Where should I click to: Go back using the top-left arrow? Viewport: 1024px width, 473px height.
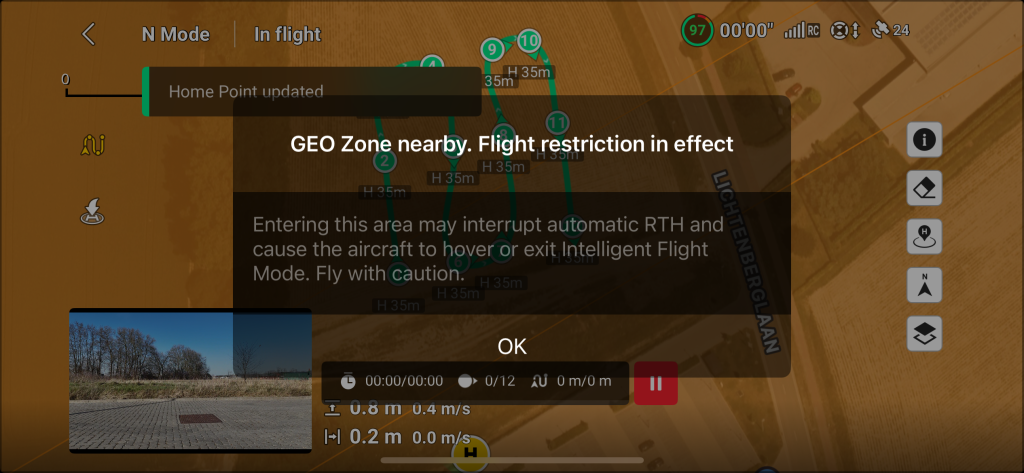(x=89, y=34)
